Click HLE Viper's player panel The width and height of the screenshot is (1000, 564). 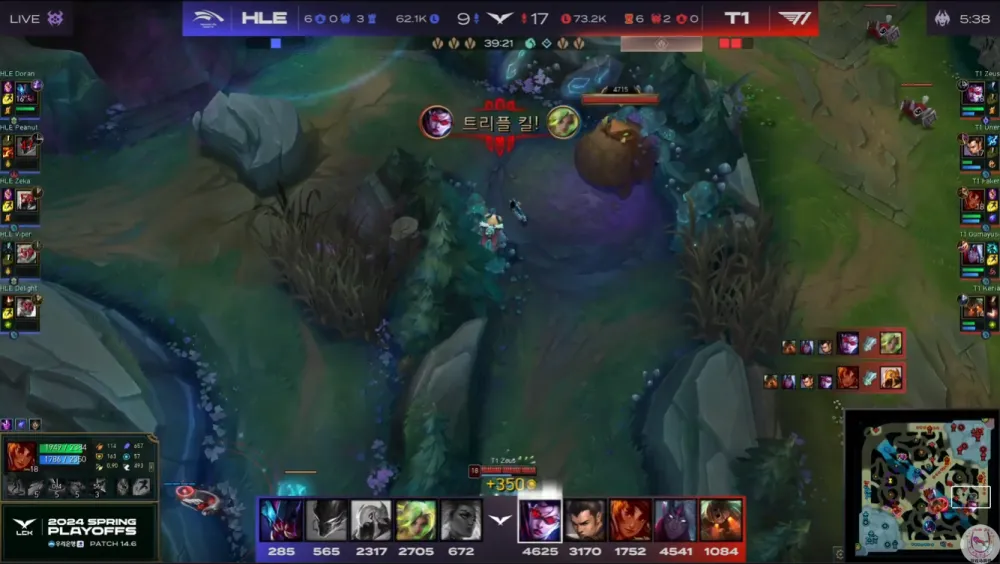20,254
